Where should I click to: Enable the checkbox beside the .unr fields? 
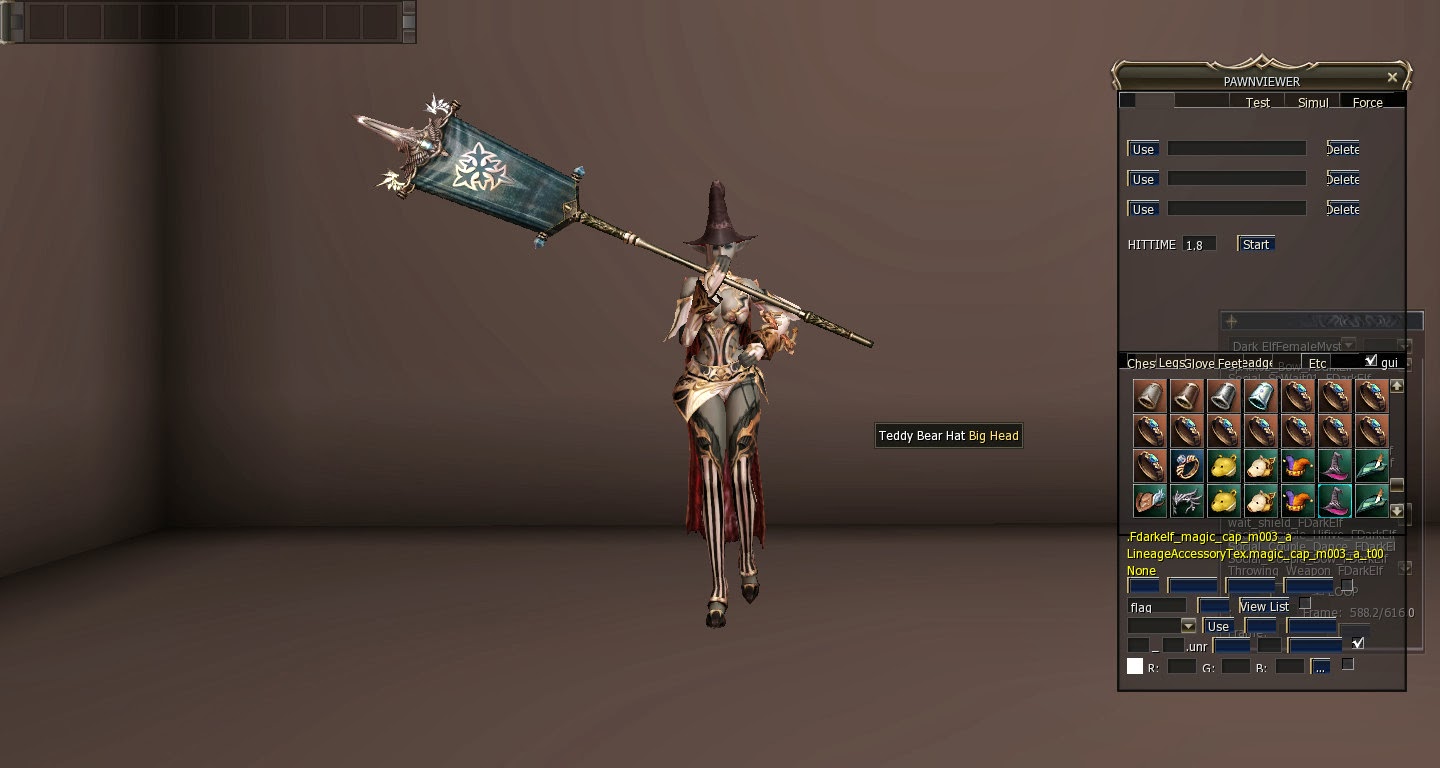click(1358, 643)
